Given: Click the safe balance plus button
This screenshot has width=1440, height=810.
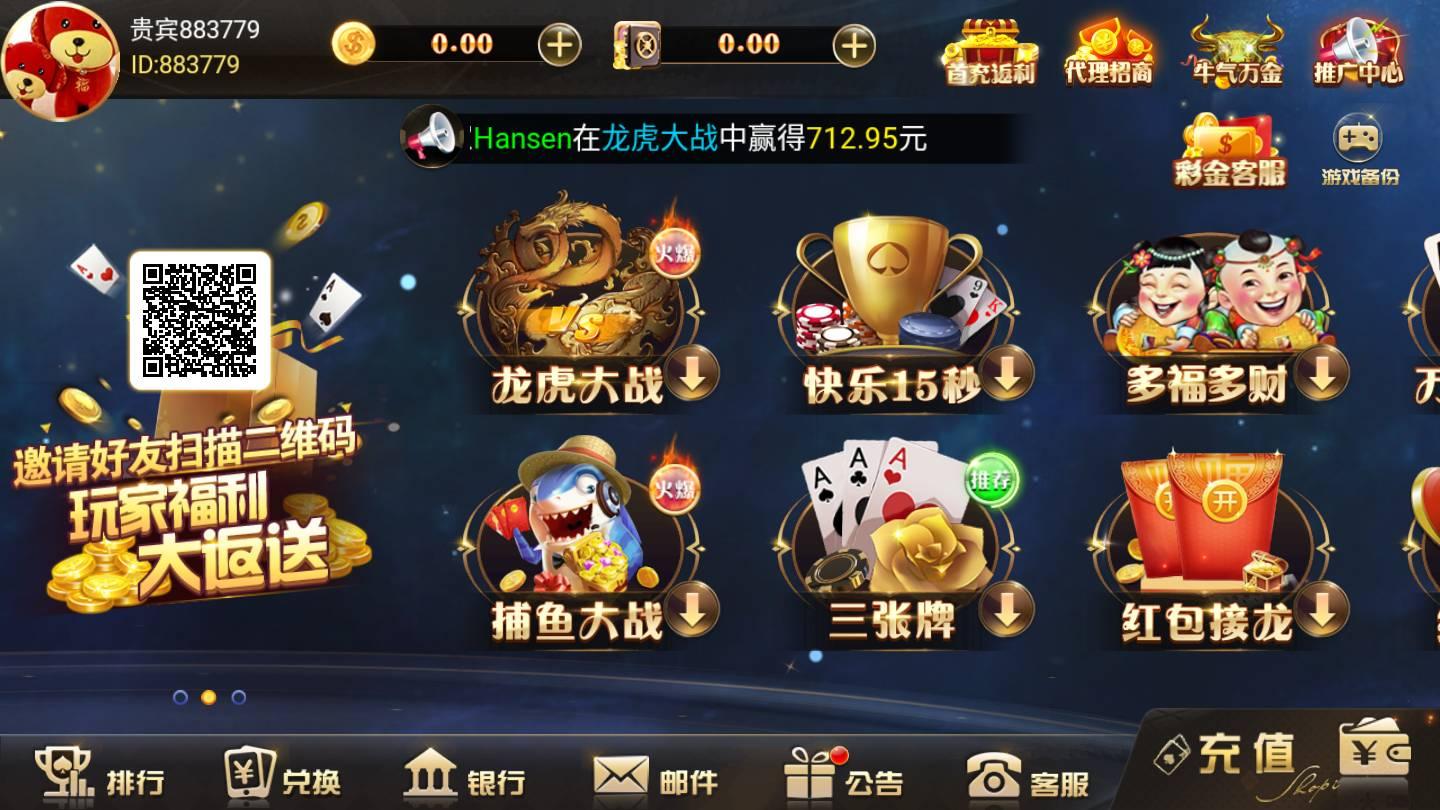Looking at the screenshot, I should point(852,44).
